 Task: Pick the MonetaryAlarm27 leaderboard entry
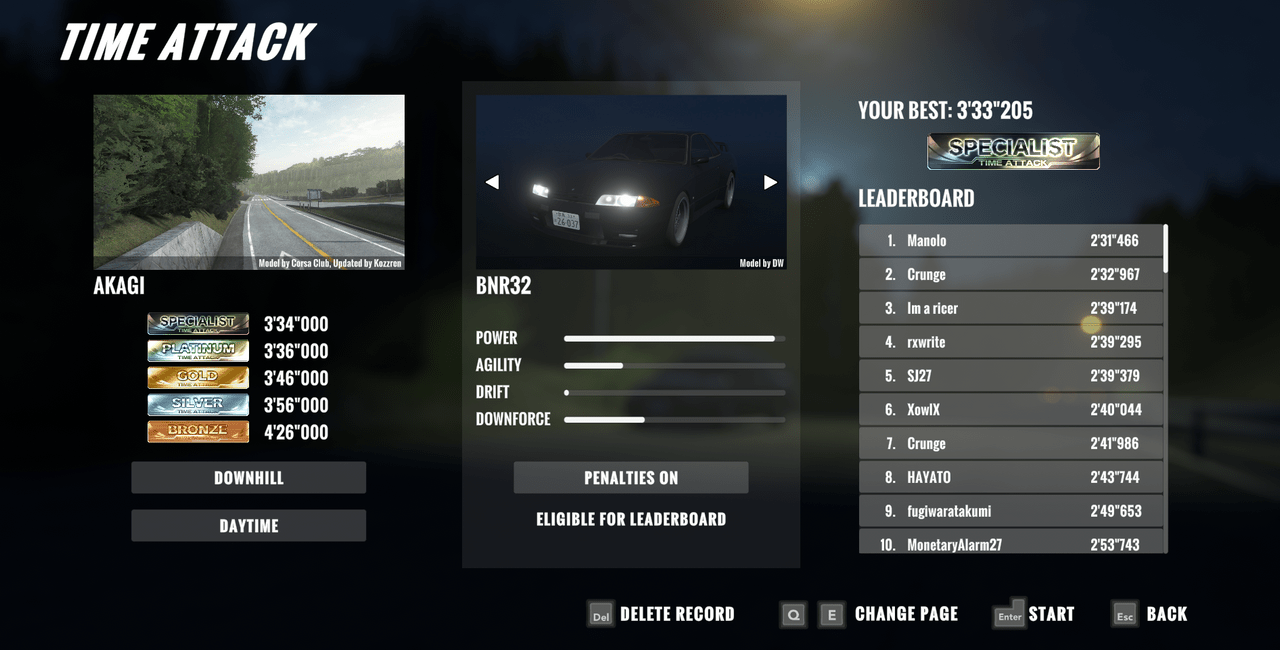click(1011, 543)
